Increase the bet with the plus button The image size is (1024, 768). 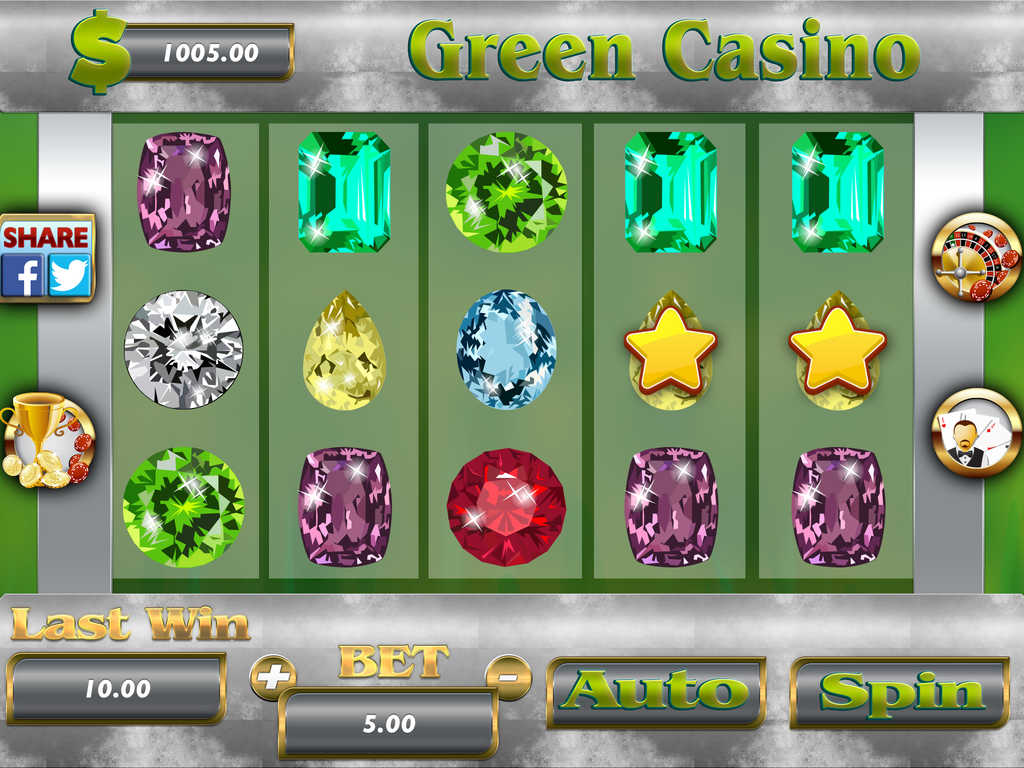click(x=271, y=678)
